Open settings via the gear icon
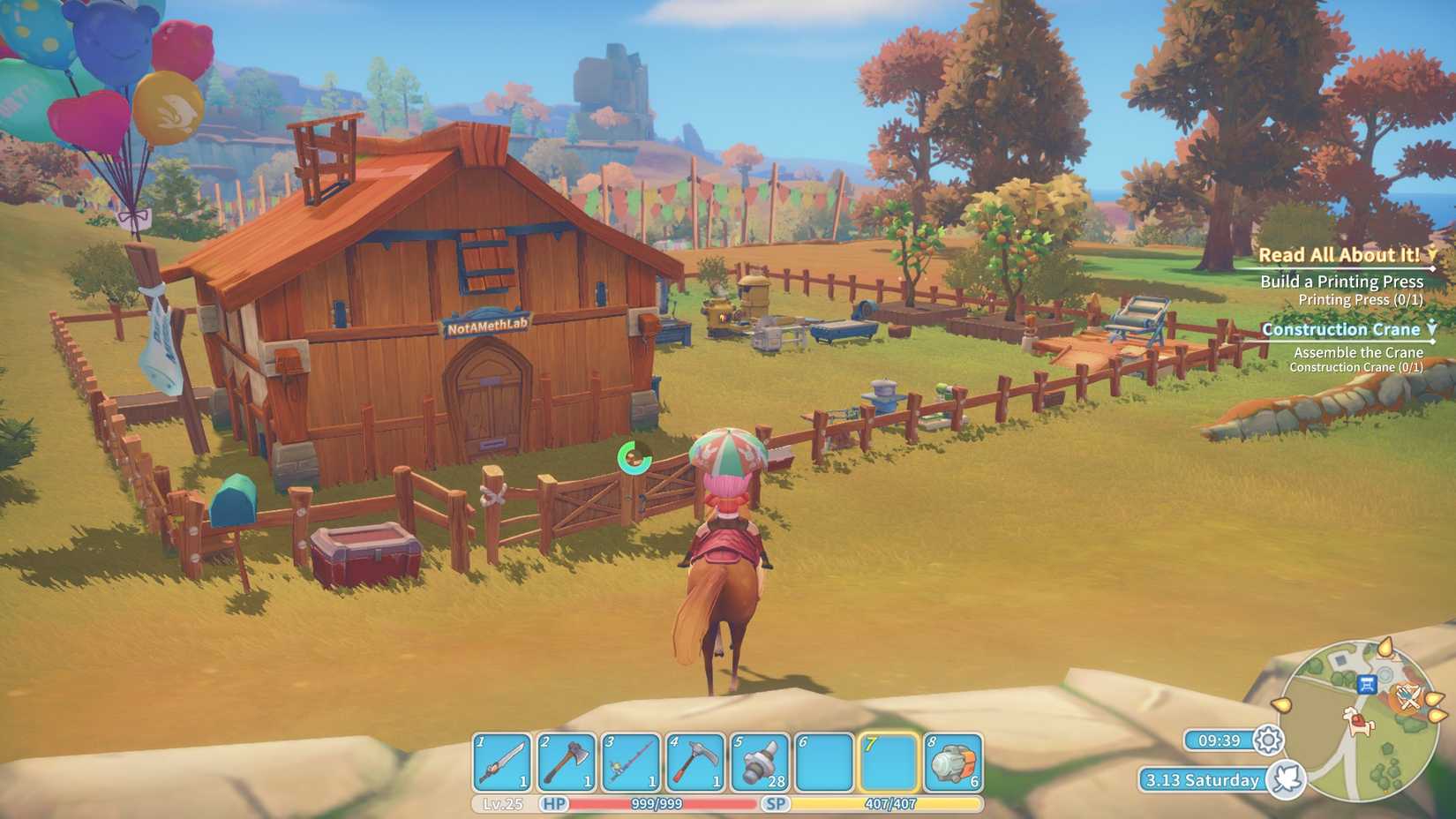1456x819 pixels. point(1268,741)
